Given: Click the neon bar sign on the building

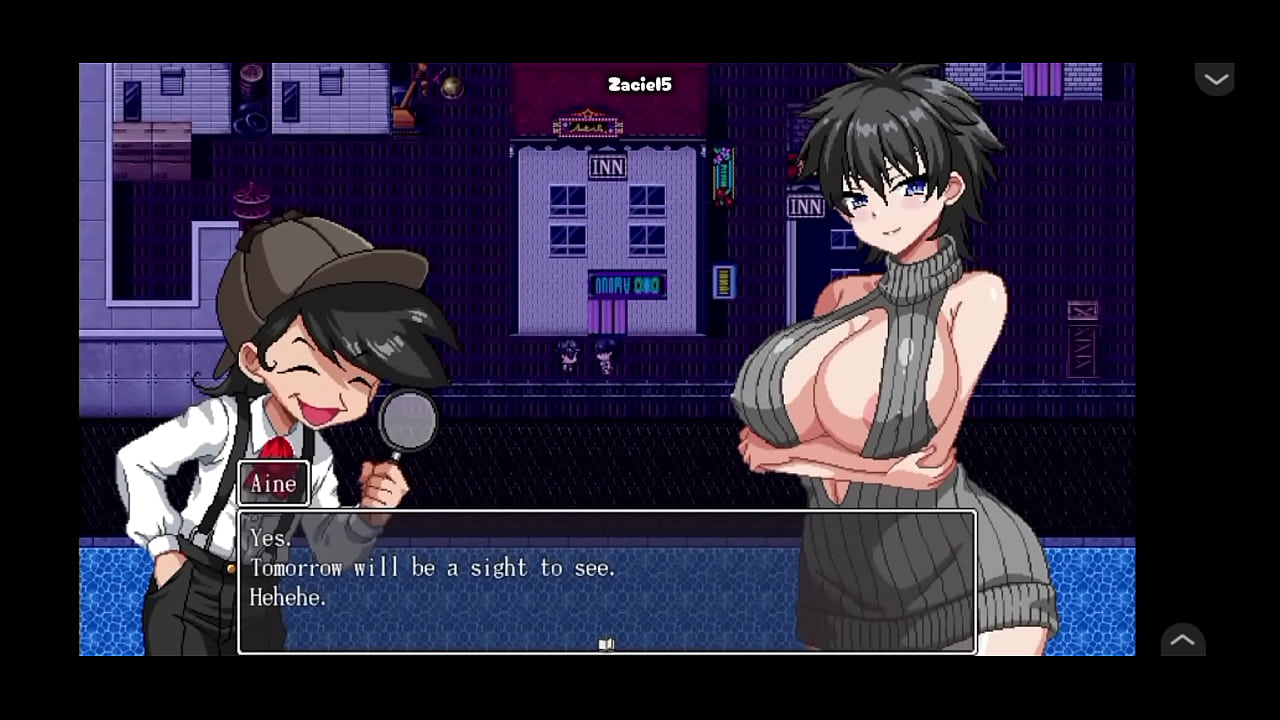Looking at the screenshot, I should (626, 286).
